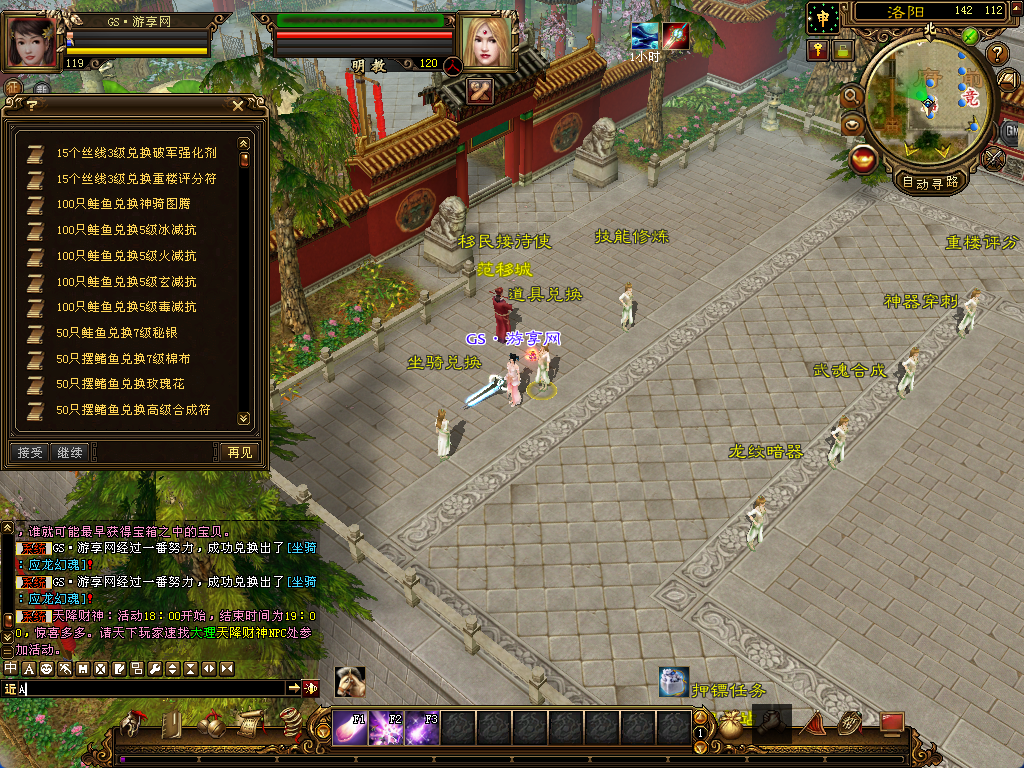This screenshot has height=768, width=1024.
Task: Close the exchange dialog window
Action: point(237,105)
